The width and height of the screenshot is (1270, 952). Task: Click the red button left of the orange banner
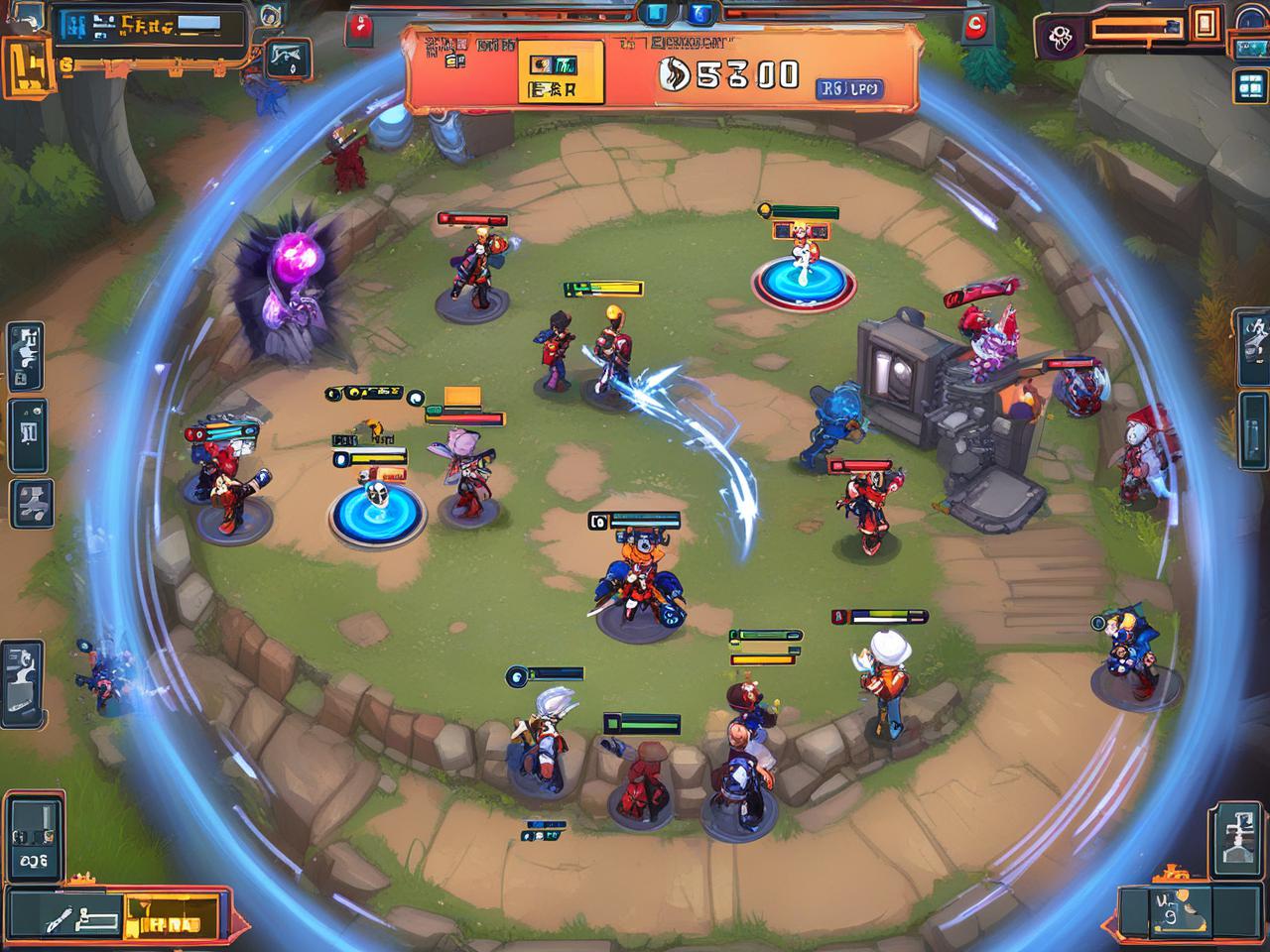[x=359, y=28]
